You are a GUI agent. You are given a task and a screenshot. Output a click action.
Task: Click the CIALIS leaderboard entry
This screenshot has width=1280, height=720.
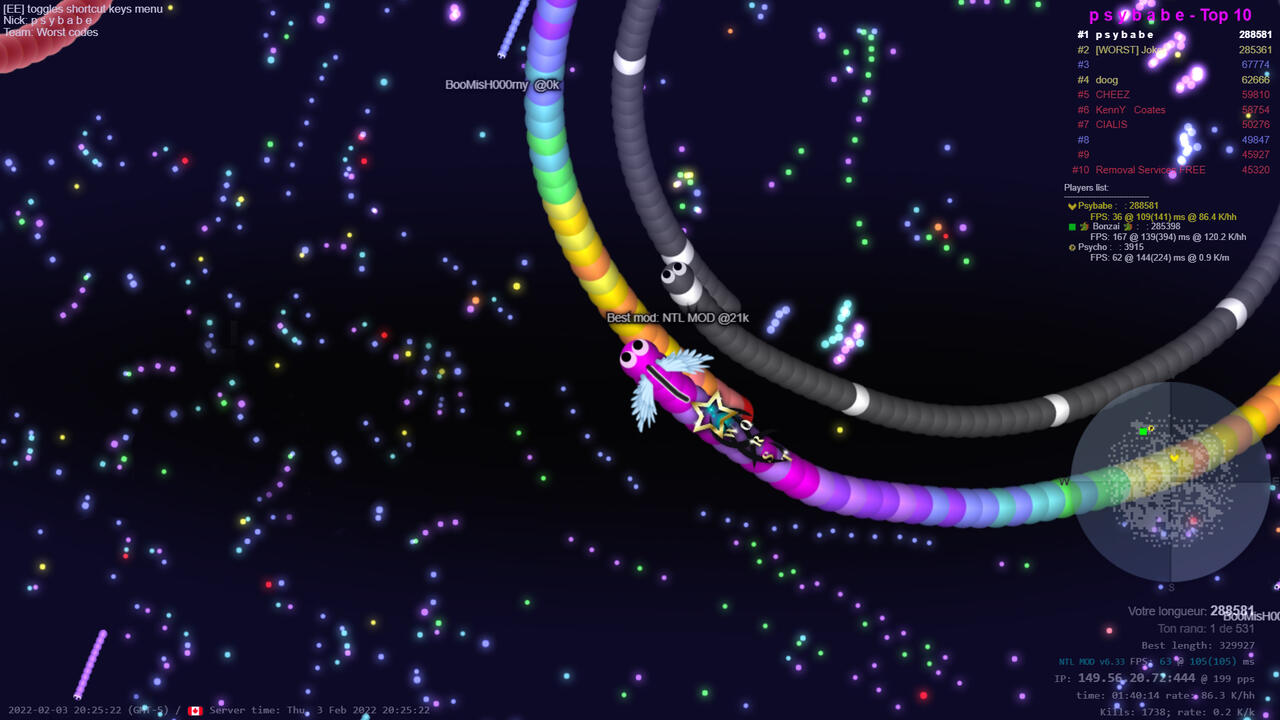1110,125
